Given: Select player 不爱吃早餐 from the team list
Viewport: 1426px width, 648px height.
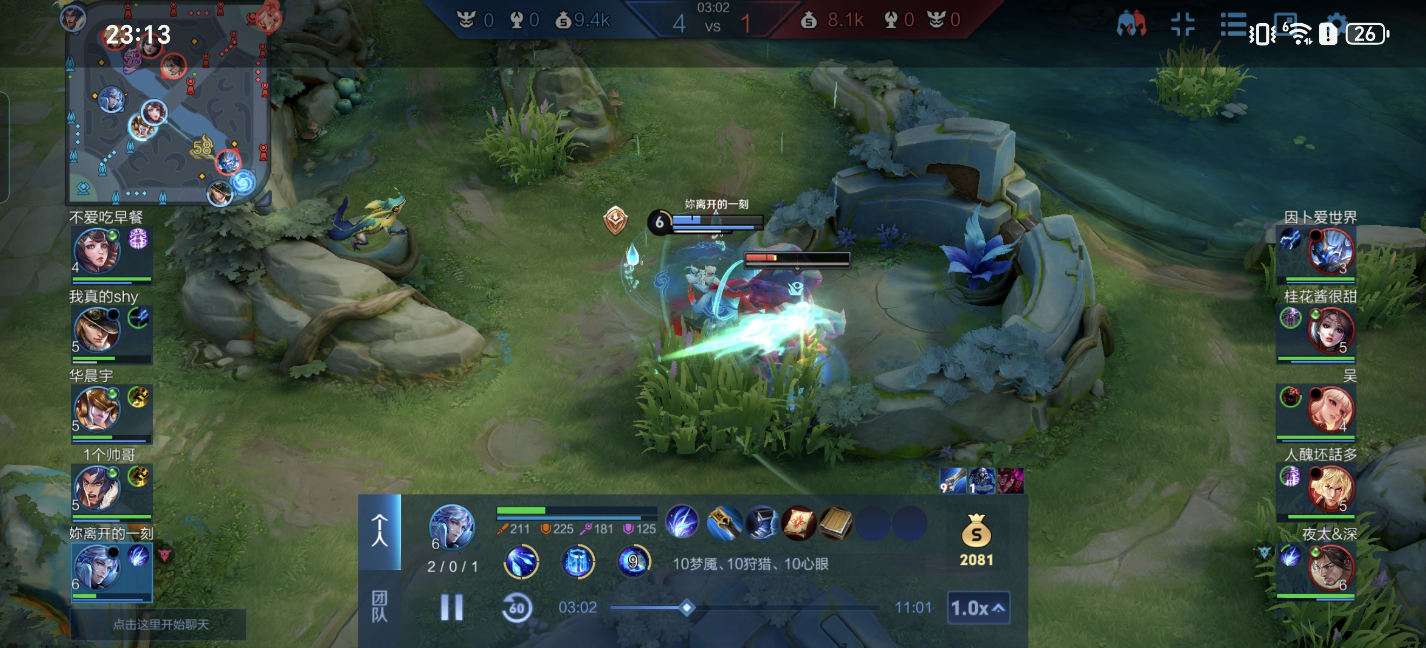Looking at the screenshot, I should 97,250.
